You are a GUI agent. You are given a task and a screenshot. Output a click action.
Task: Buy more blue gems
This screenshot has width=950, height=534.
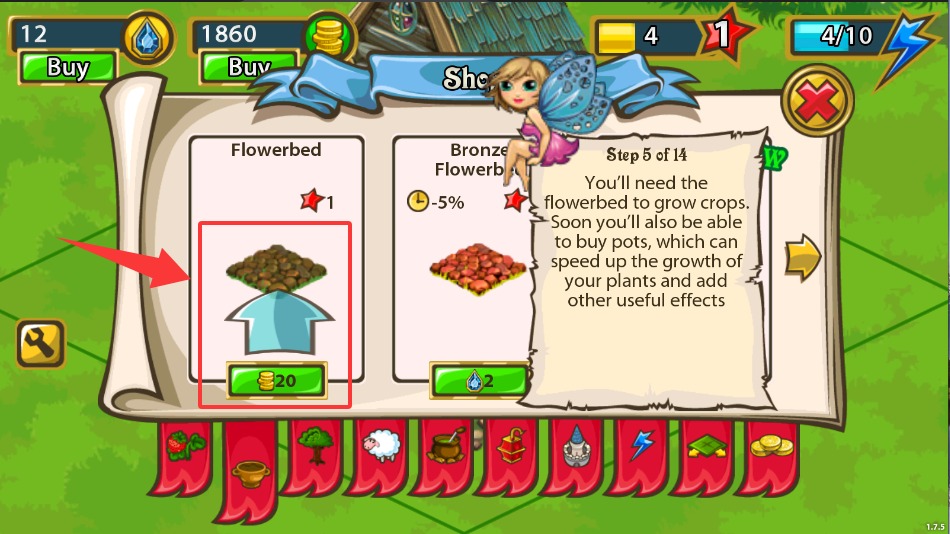68,68
